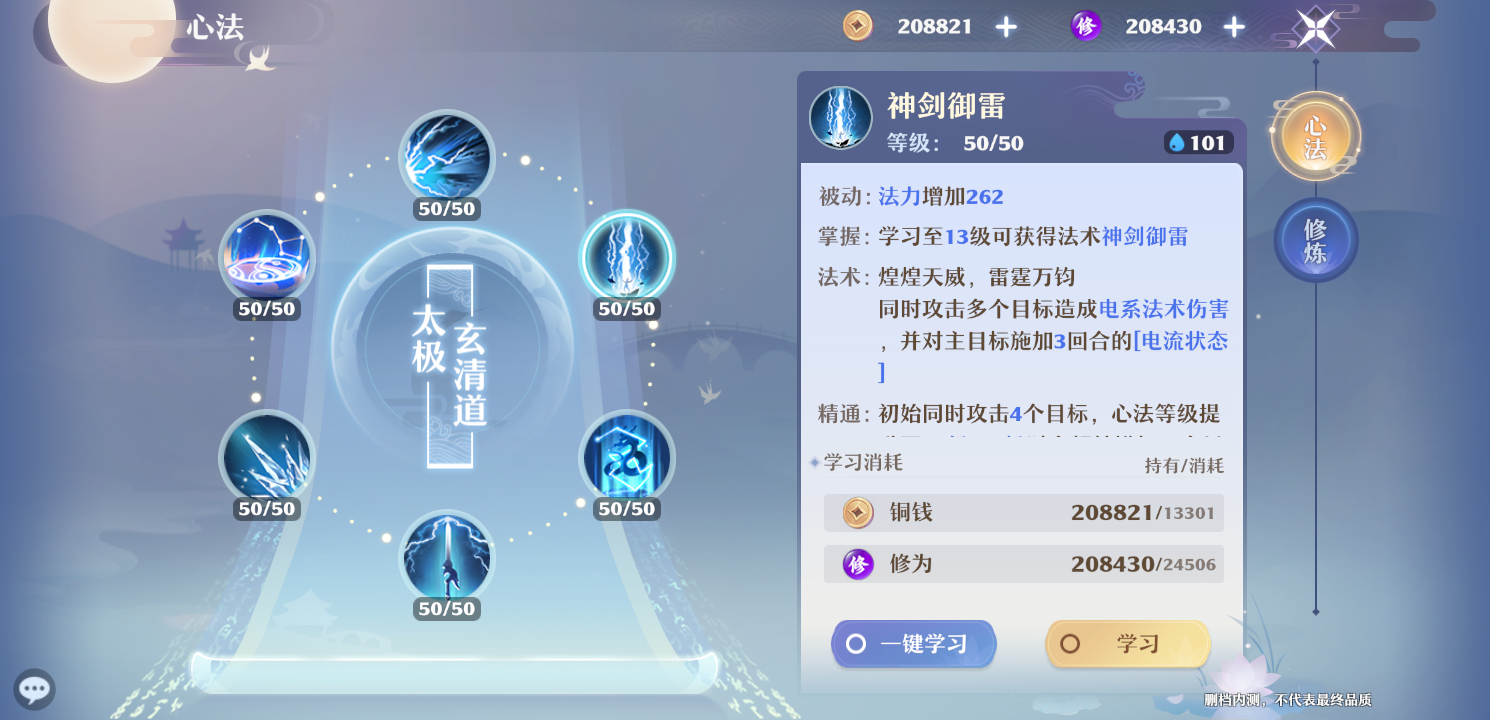Open the ice spikes skill node lower left

(267, 457)
